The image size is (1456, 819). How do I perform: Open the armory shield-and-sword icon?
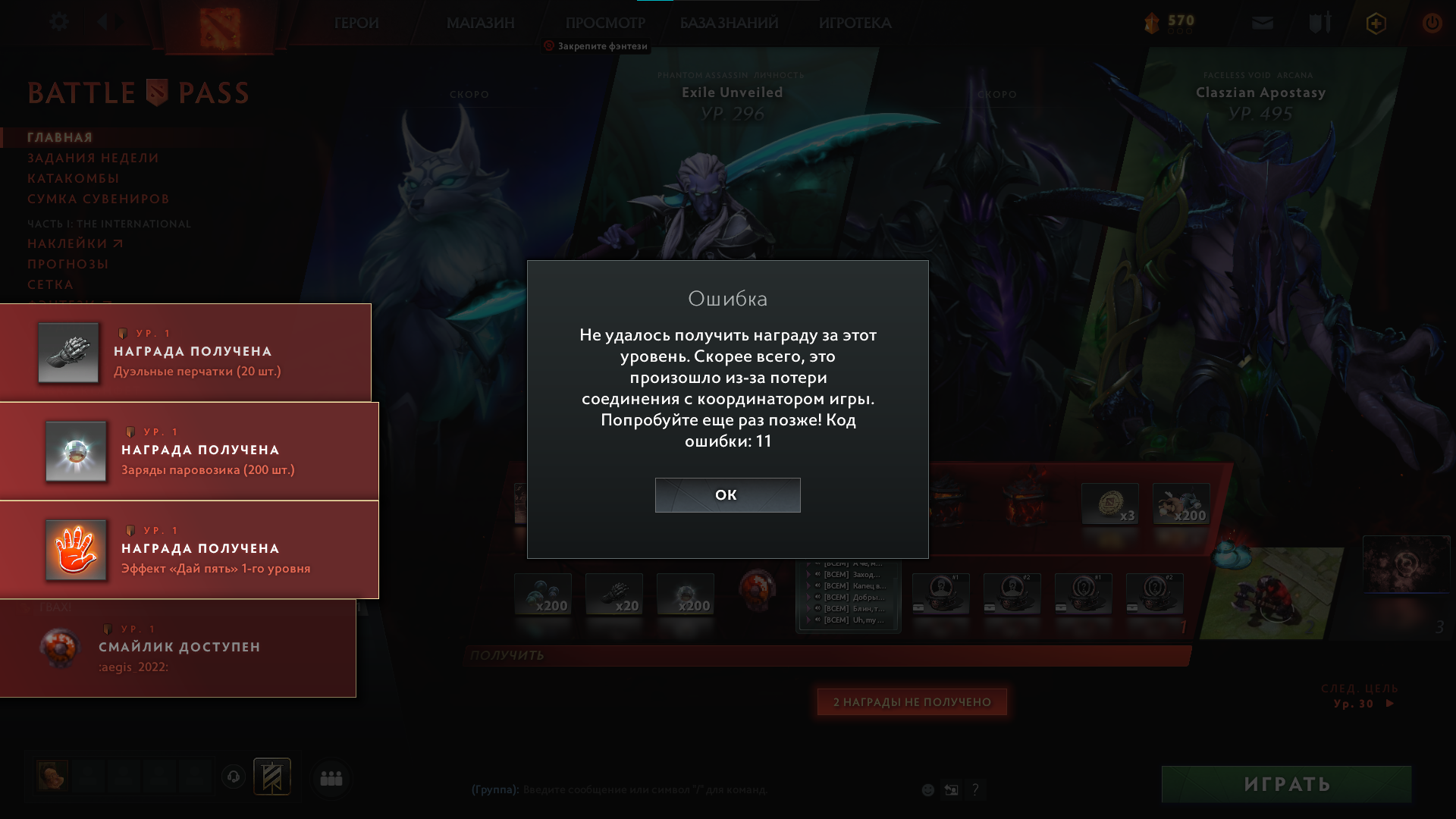1319,23
